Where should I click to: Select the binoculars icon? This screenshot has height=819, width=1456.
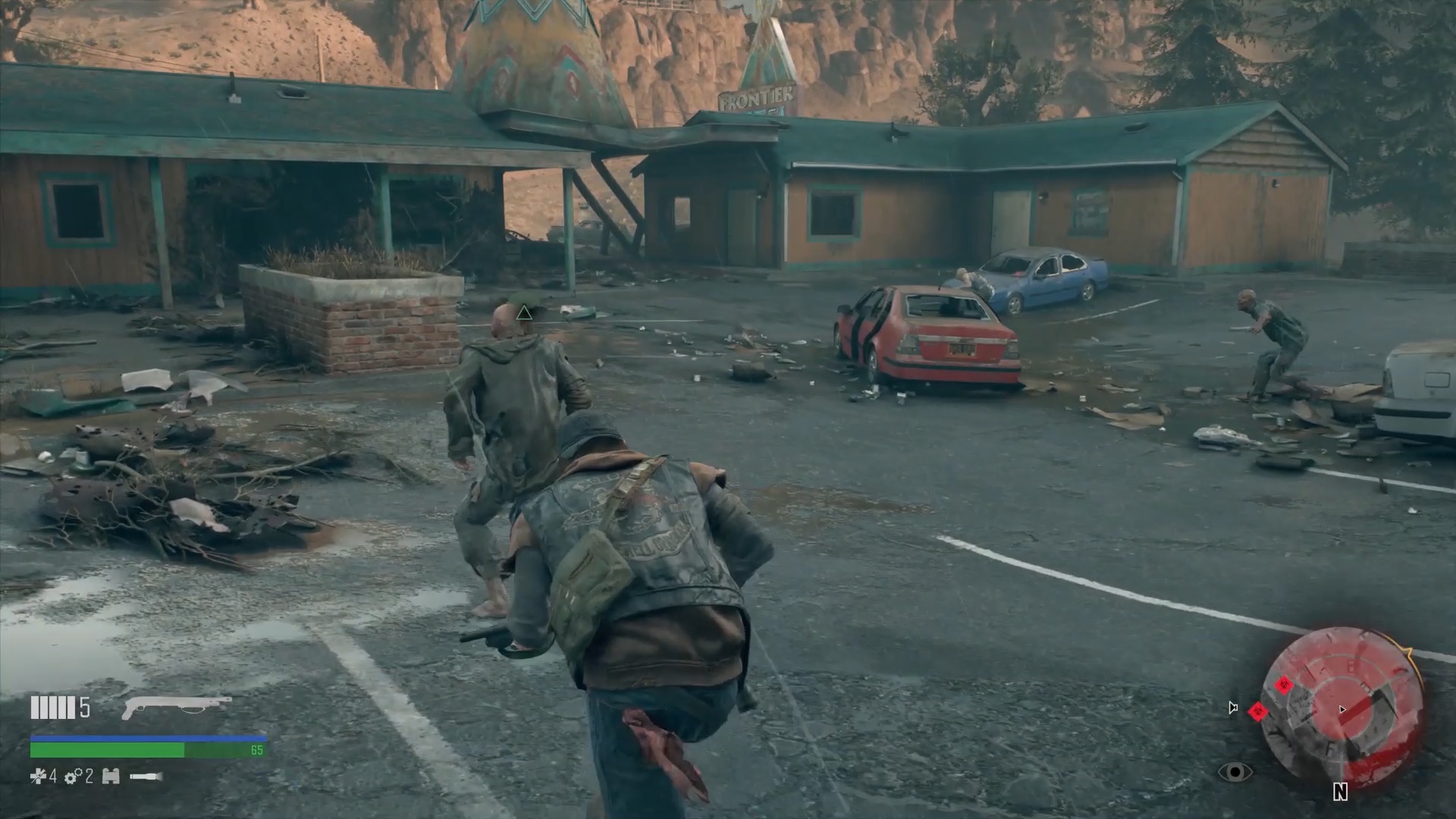111,777
